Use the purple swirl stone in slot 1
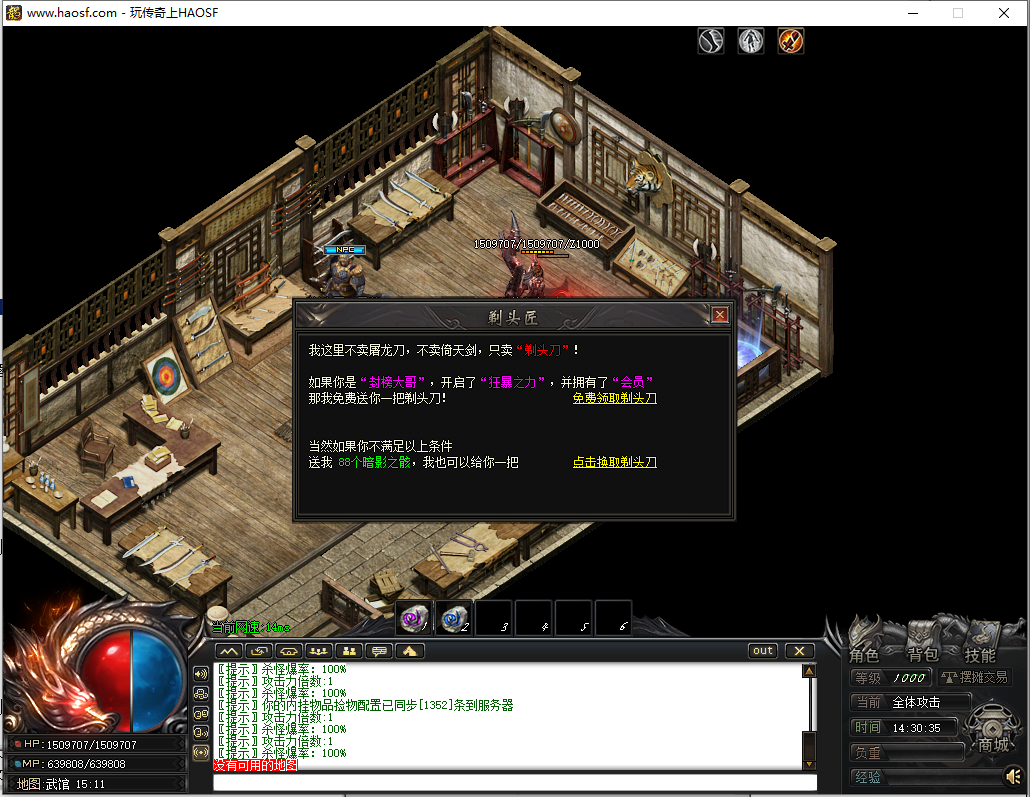Image resolution: width=1030 pixels, height=797 pixels. tap(414, 619)
